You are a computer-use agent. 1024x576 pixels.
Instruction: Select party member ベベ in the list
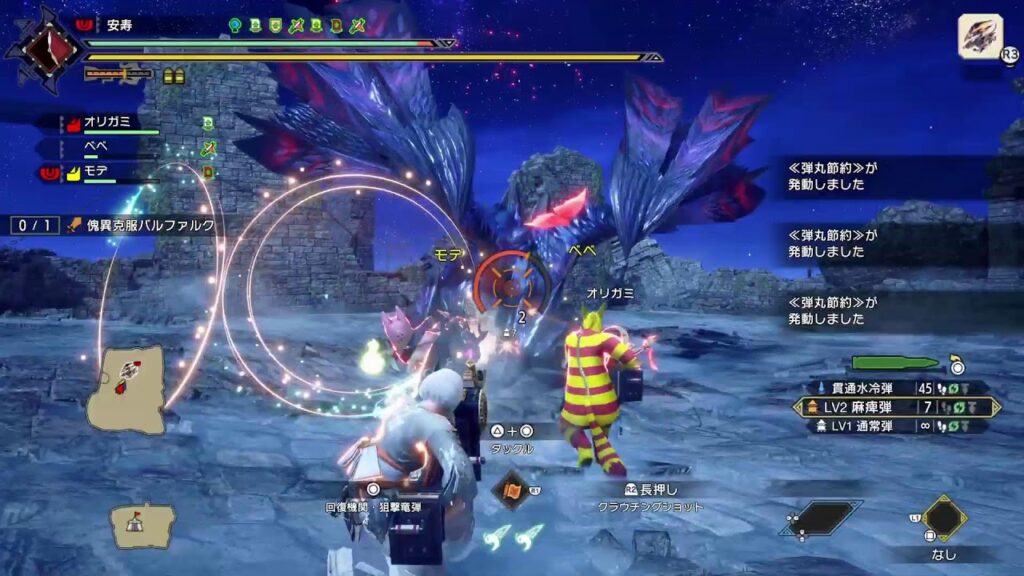click(x=98, y=147)
